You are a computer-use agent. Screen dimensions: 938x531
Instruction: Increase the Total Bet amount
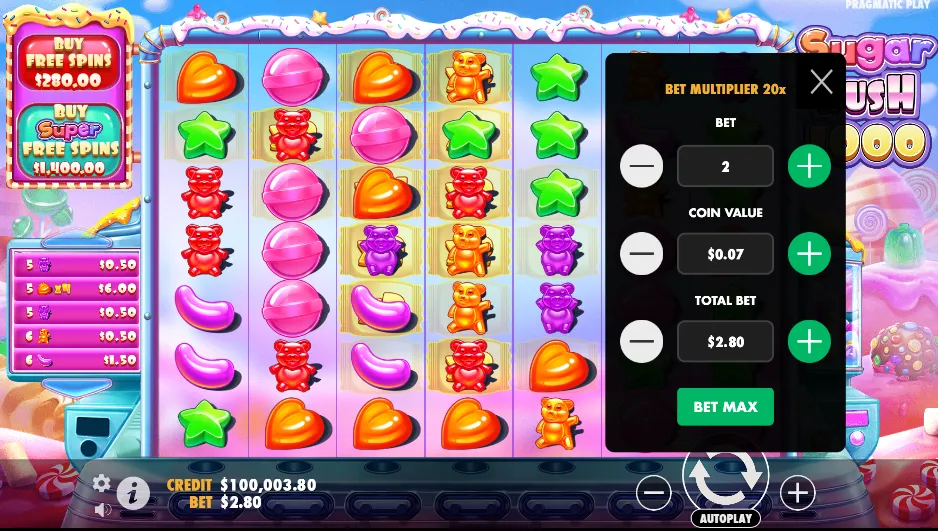[x=809, y=342]
